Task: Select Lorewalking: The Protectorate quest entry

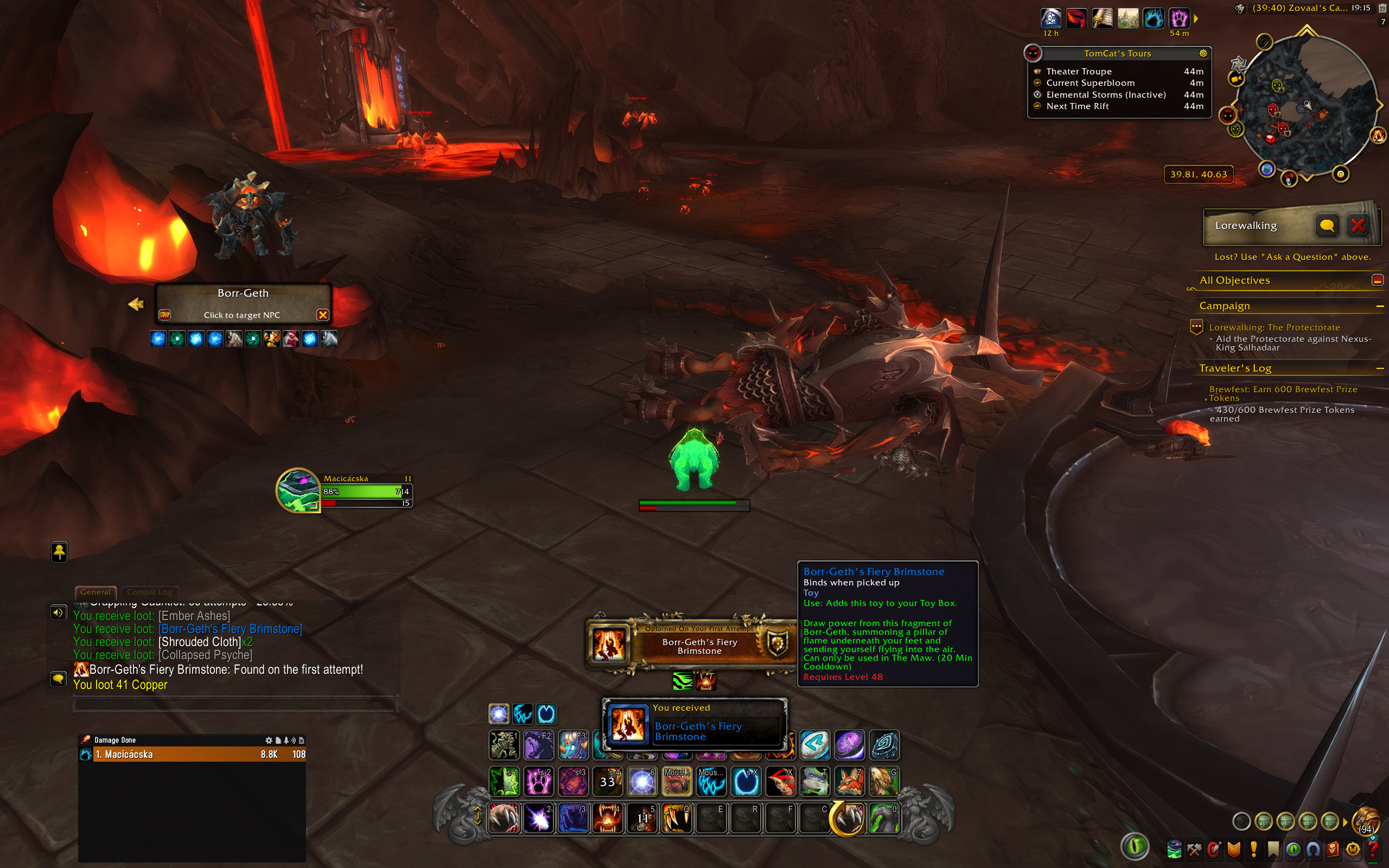Action: click(1274, 327)
